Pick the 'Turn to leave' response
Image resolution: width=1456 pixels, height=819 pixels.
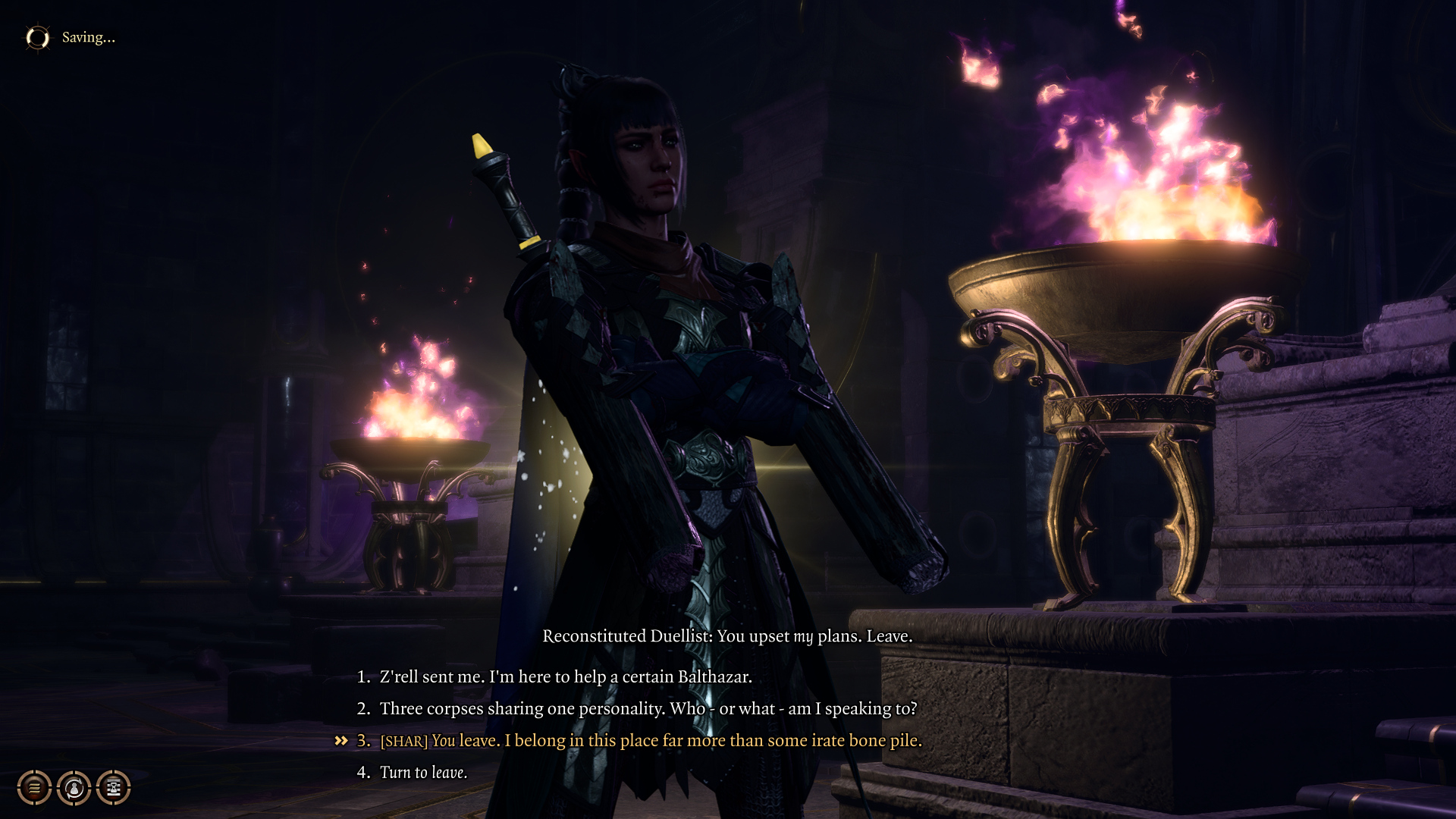pos(423,772)
